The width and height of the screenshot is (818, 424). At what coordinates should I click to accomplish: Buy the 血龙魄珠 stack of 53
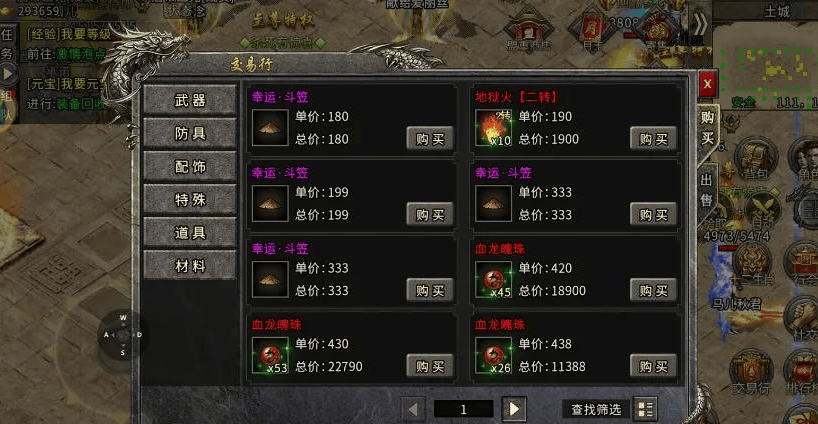tap(430, 366)
